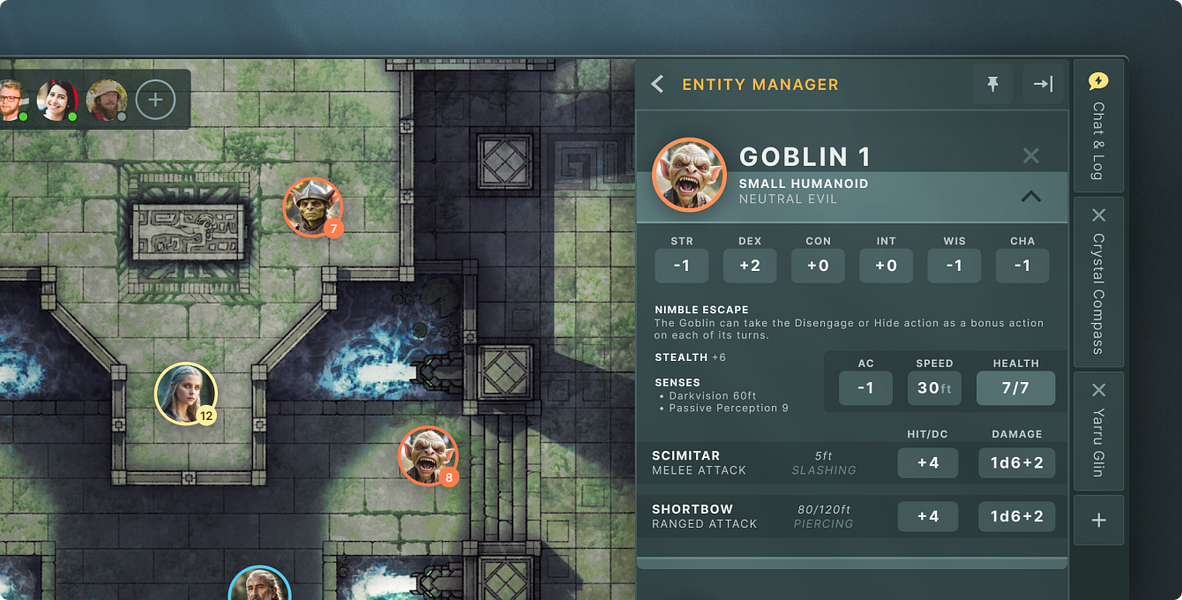Image resolution: width=1182 pixels, height=600 pixels.
Task: Add a new side tab with plus button
Action: (x=1098, y=520)
